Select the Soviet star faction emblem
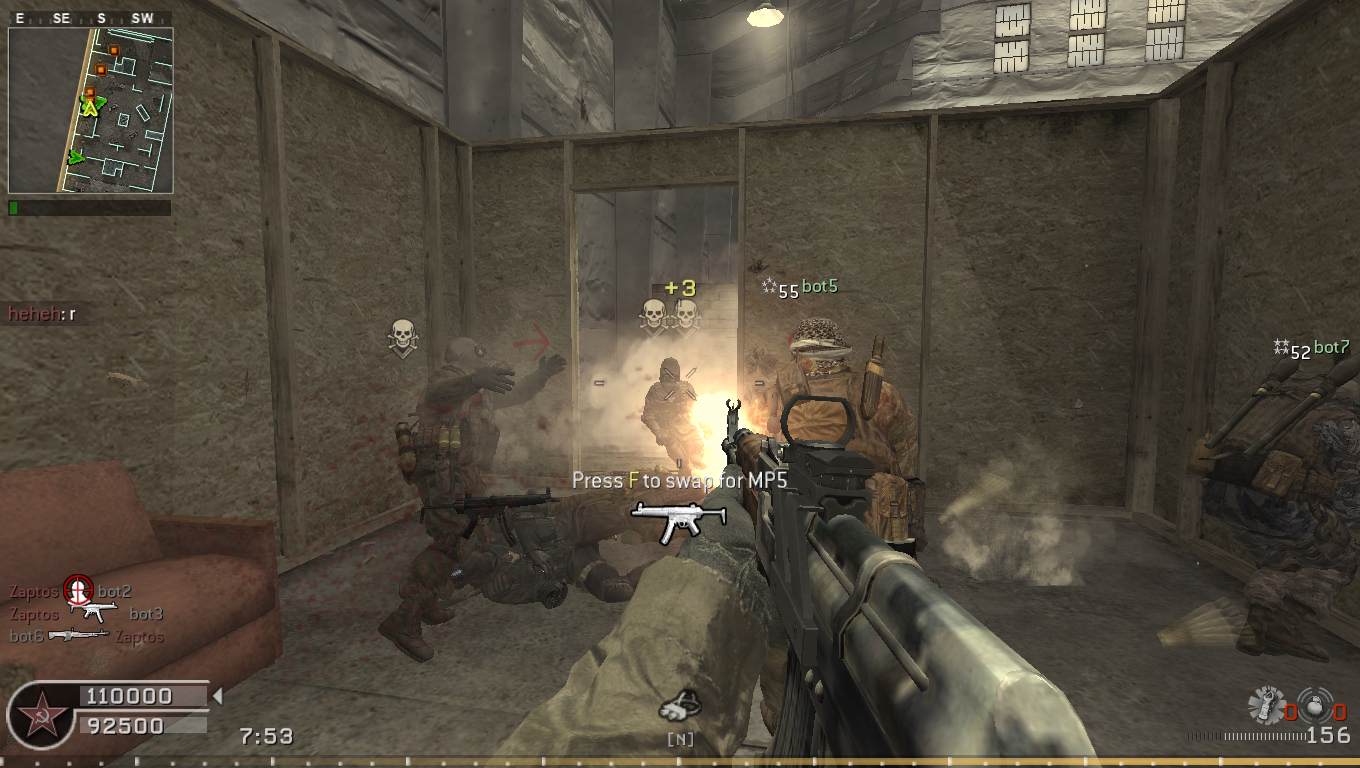The image size is (1360, 768). (41, 716)
